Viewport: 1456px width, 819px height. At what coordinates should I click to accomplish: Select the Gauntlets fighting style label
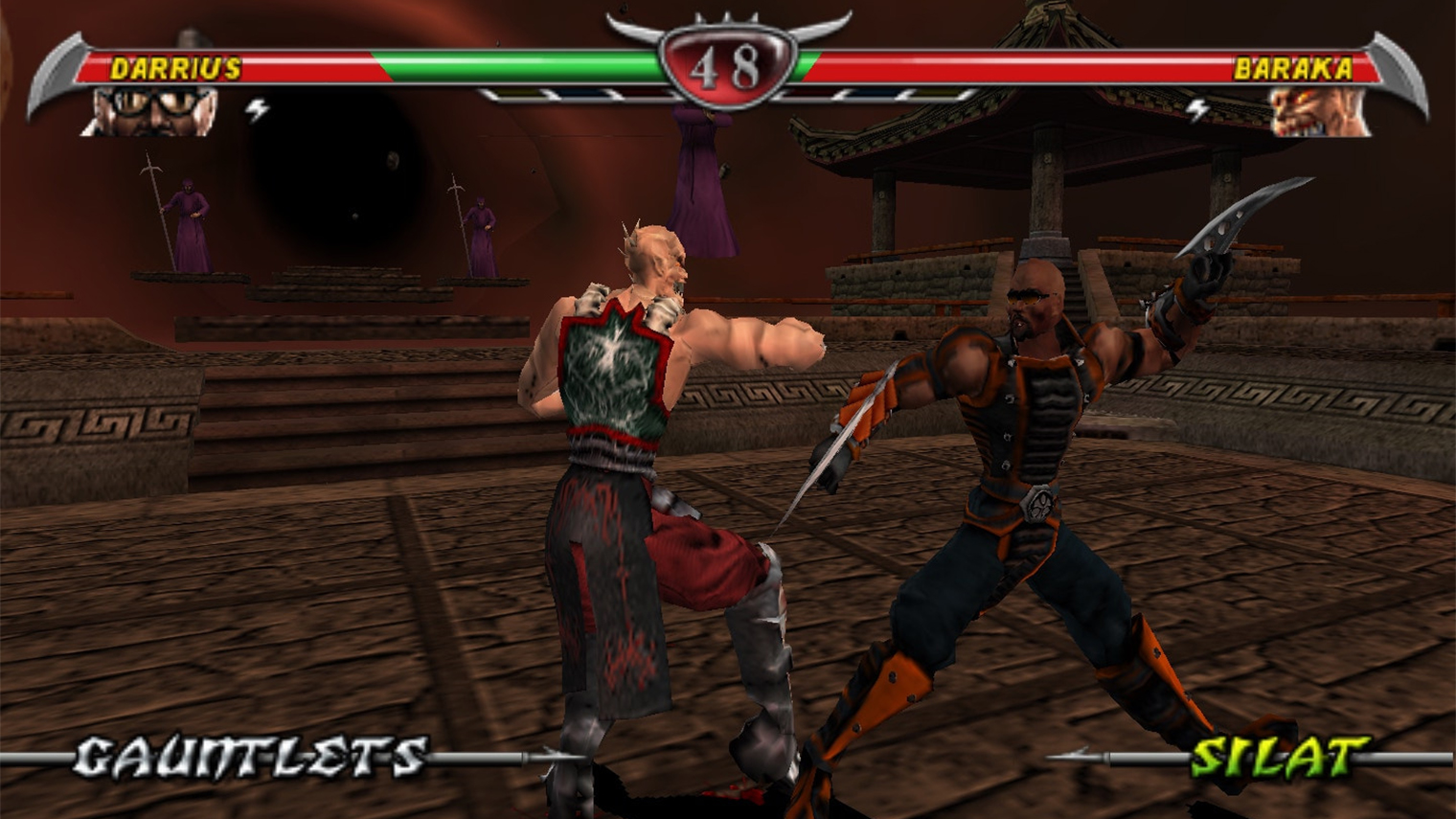[x=250, y=757]
